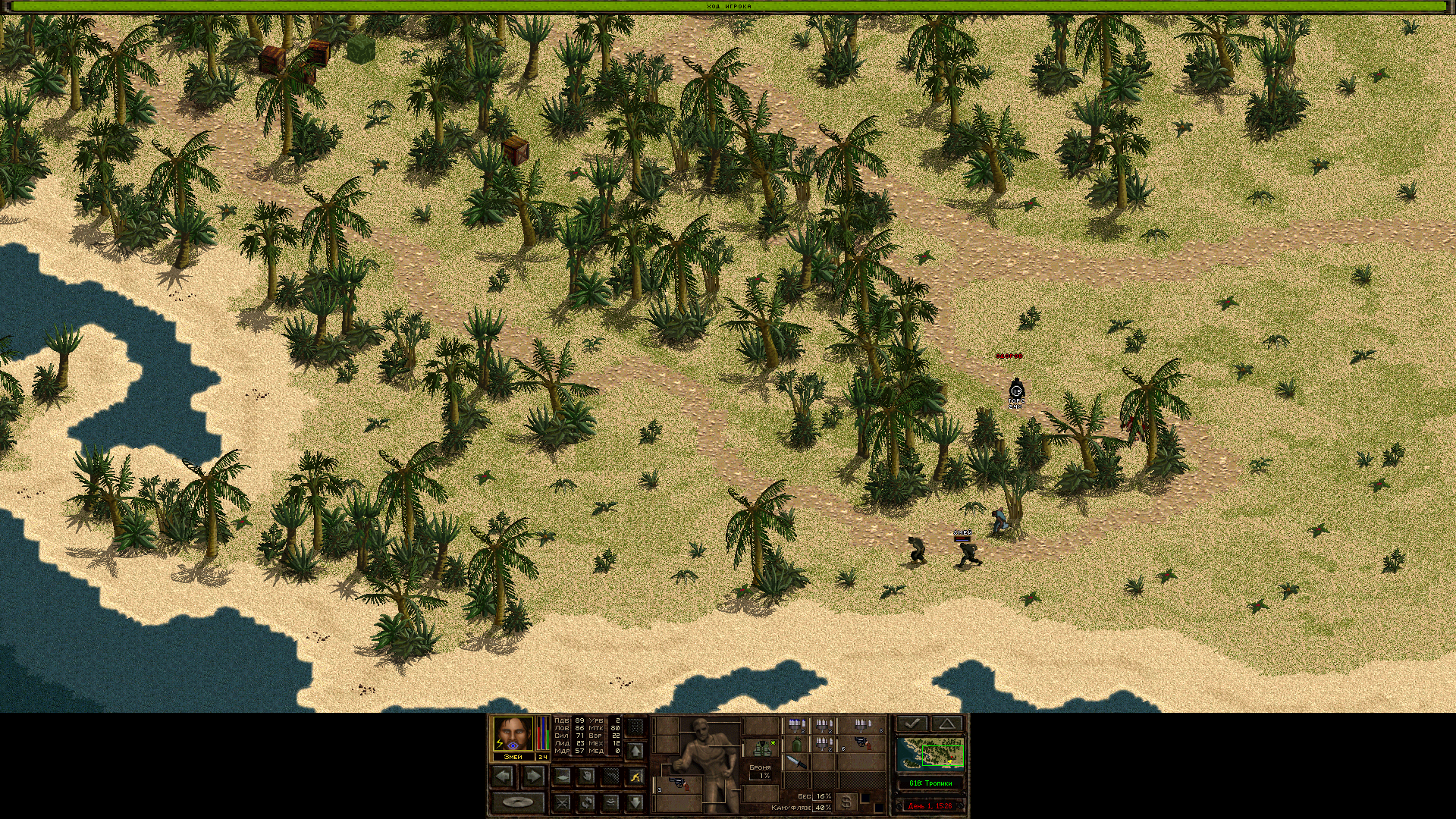Open the money dollar sign button
The height and width of the screenshot is (819, 1456).
point(847,802)
